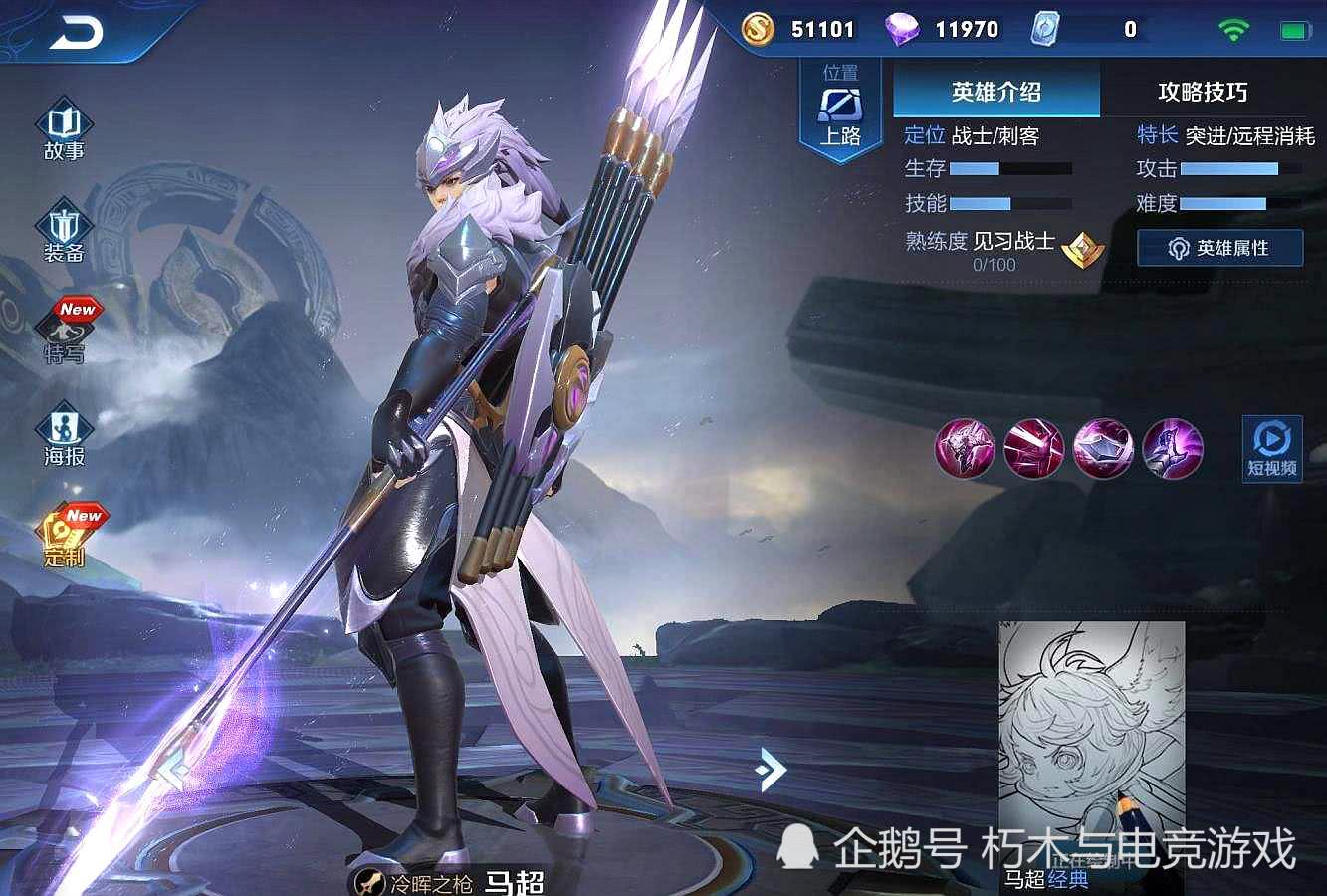Switch to the 英雄介绍 tab
The height and width of the screenshot is (896, 1327).
(995, 93)
